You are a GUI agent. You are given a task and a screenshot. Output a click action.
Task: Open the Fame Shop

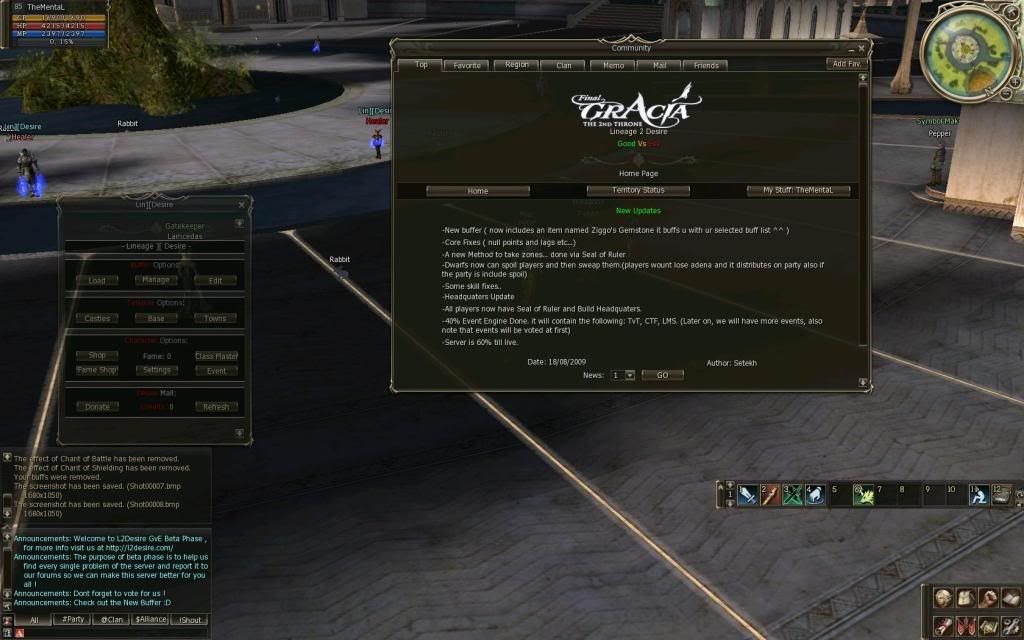click(97, 370)
